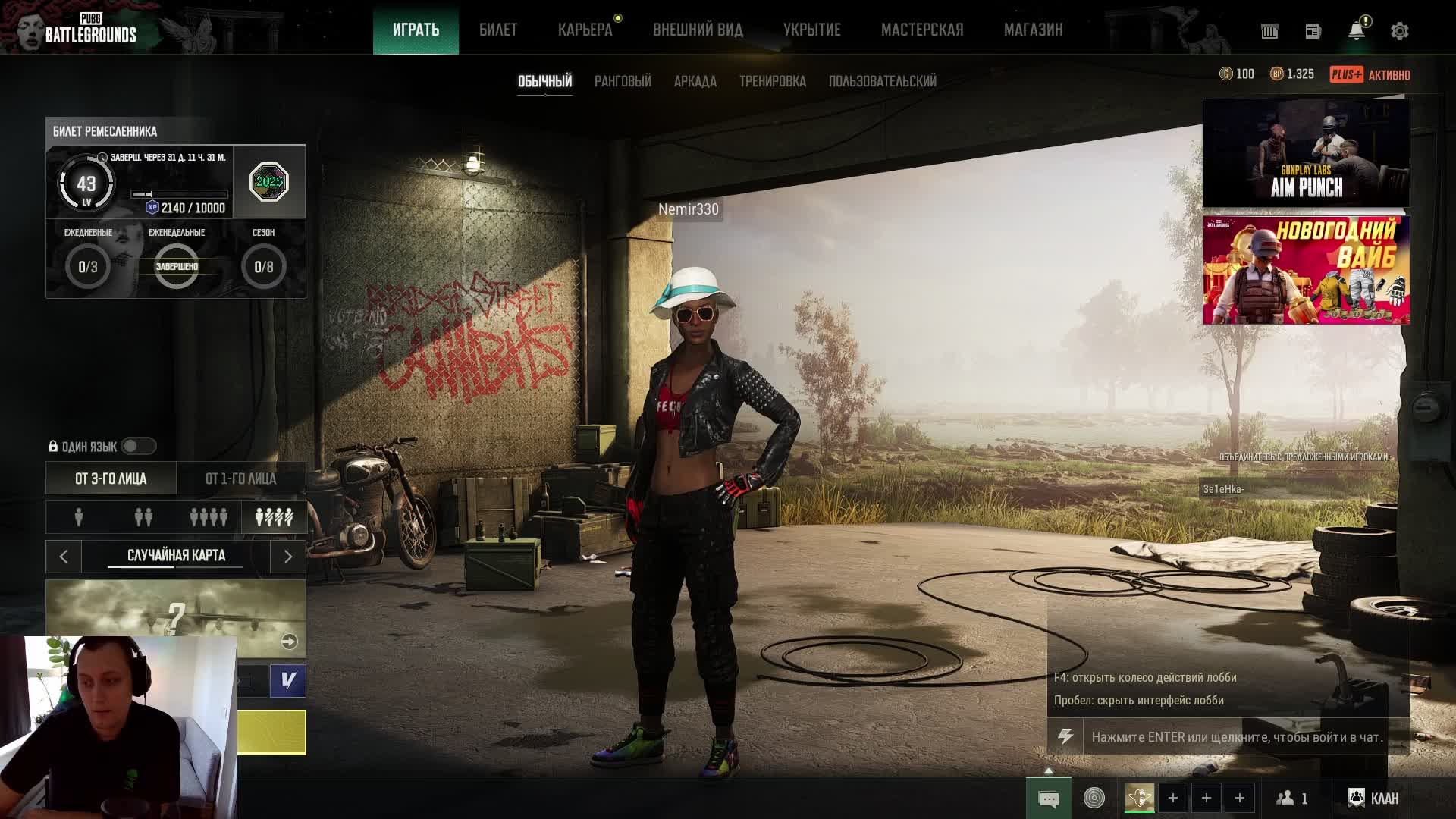This screenshot has height=819, width=1456.
Task: Switch to the Тренировка tab
Action: click(x=772, y=81)
